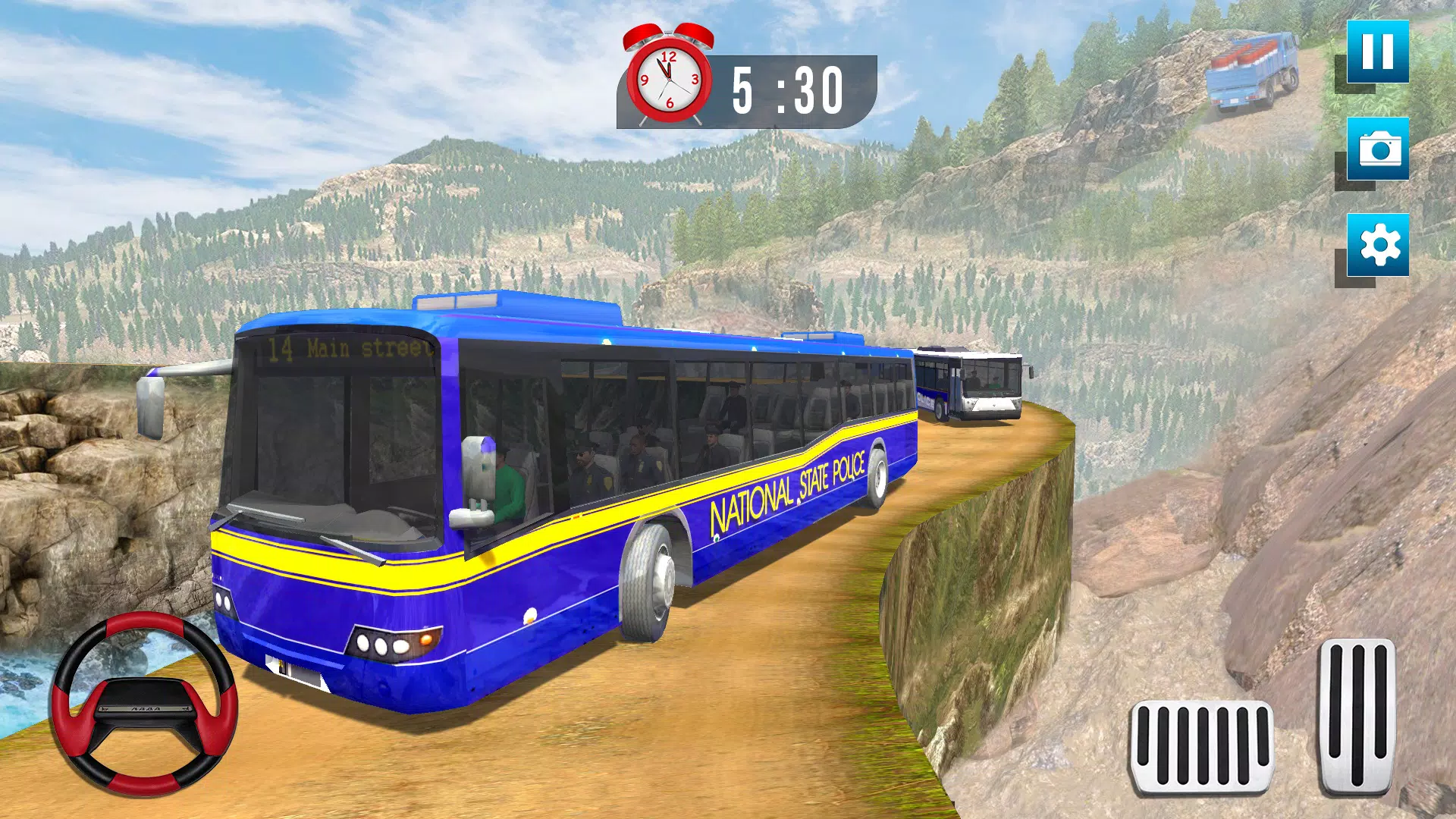Viewport: 1456px width, 819px height.
Task: Open settings via the gear icon
Action: [1377, 245]
